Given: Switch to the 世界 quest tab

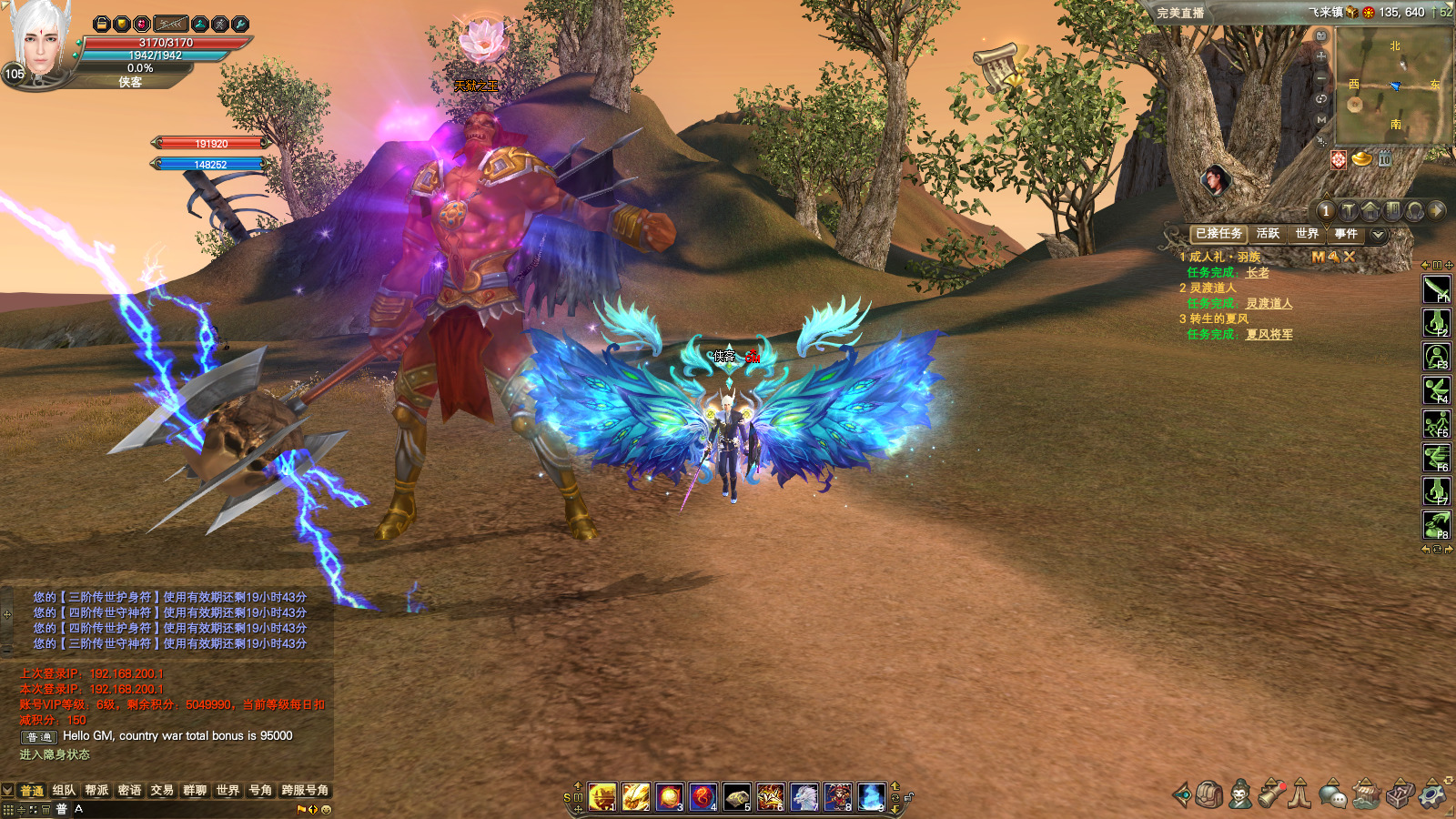Looking at the screenshot, I should coord(1307,234).
